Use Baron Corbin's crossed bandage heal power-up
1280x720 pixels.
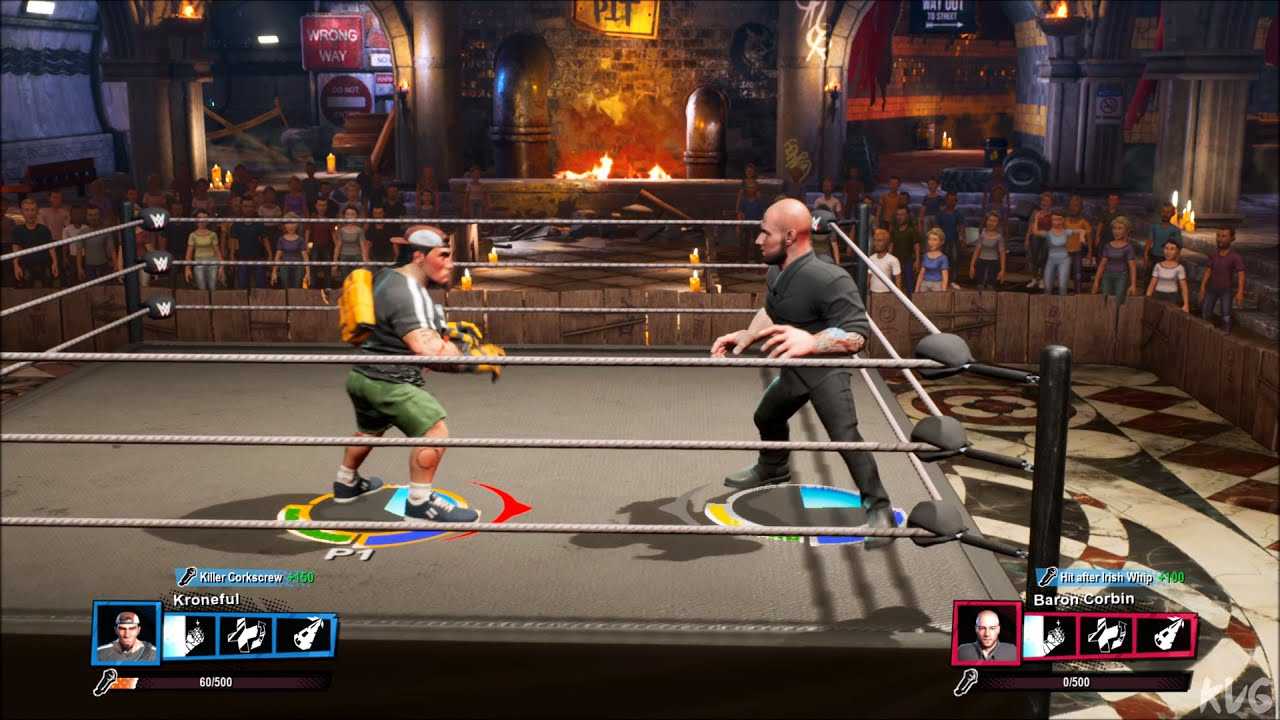(x=1105, y=636)
